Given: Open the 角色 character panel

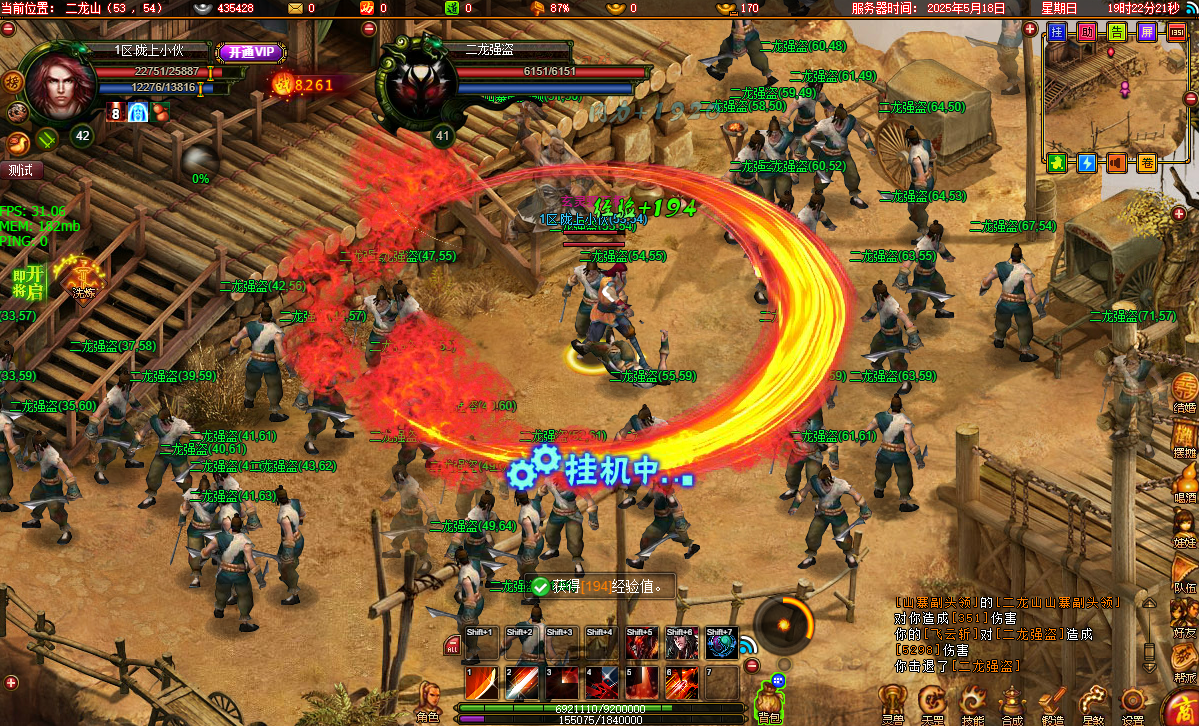Looking at the screenshot, I should click(x=428, y=699).
